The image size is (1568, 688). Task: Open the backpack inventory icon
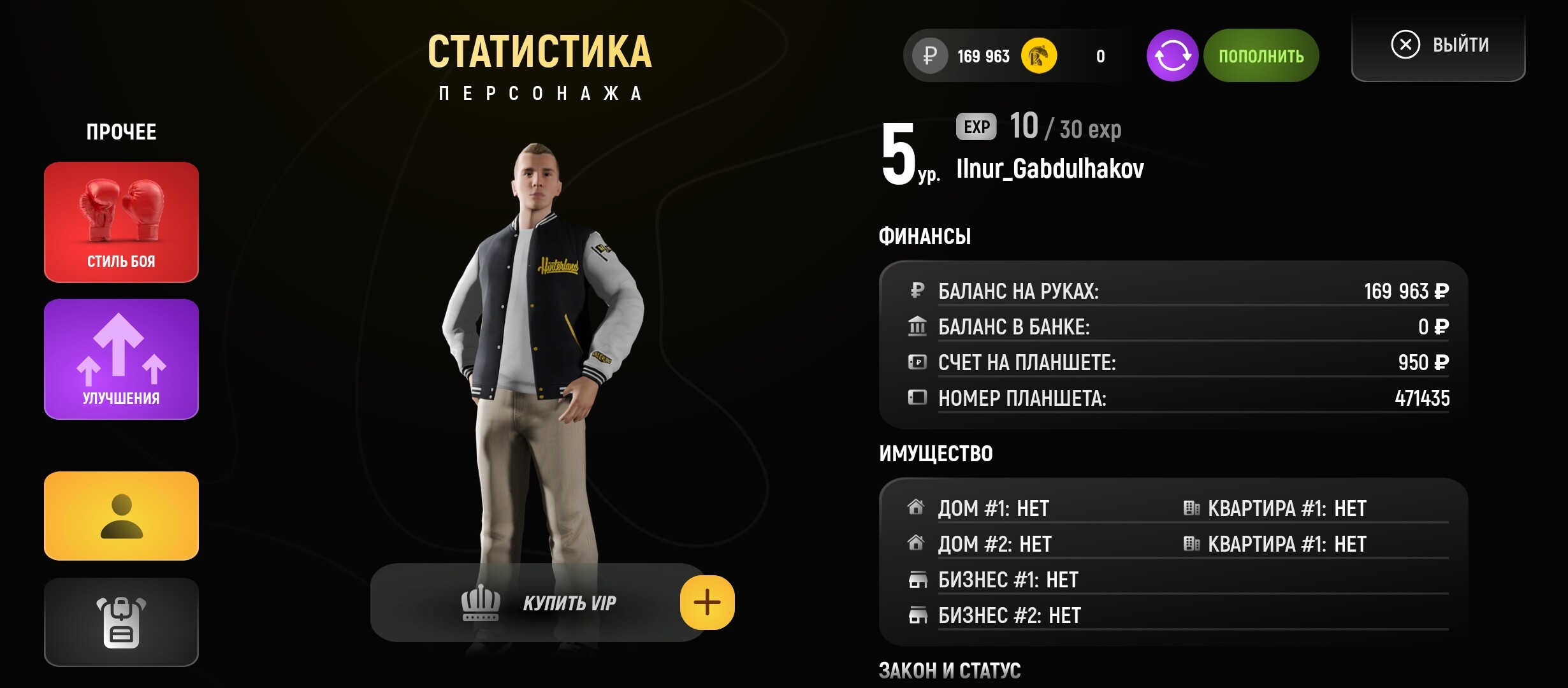pyautogui.click(x=121, y=621)
